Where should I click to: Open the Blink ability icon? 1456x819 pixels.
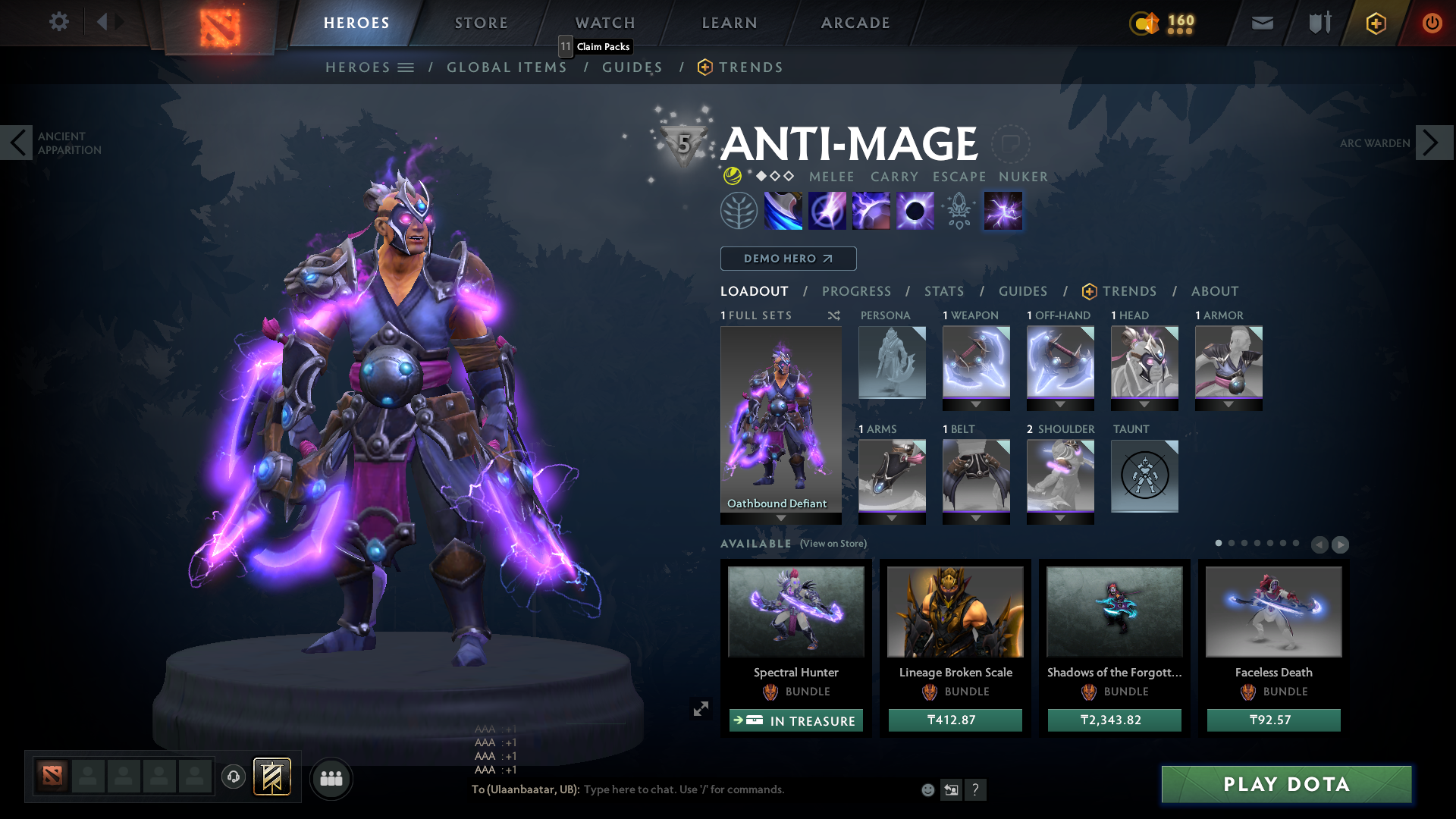point(827,210)
